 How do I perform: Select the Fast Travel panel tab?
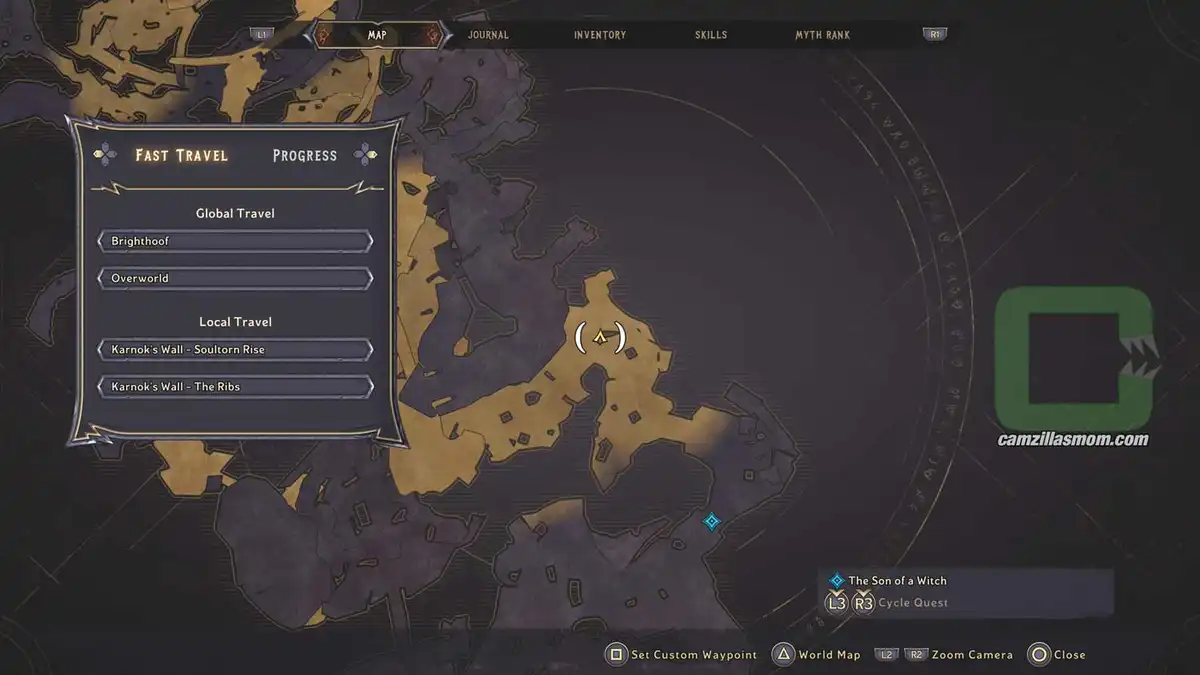181,155
